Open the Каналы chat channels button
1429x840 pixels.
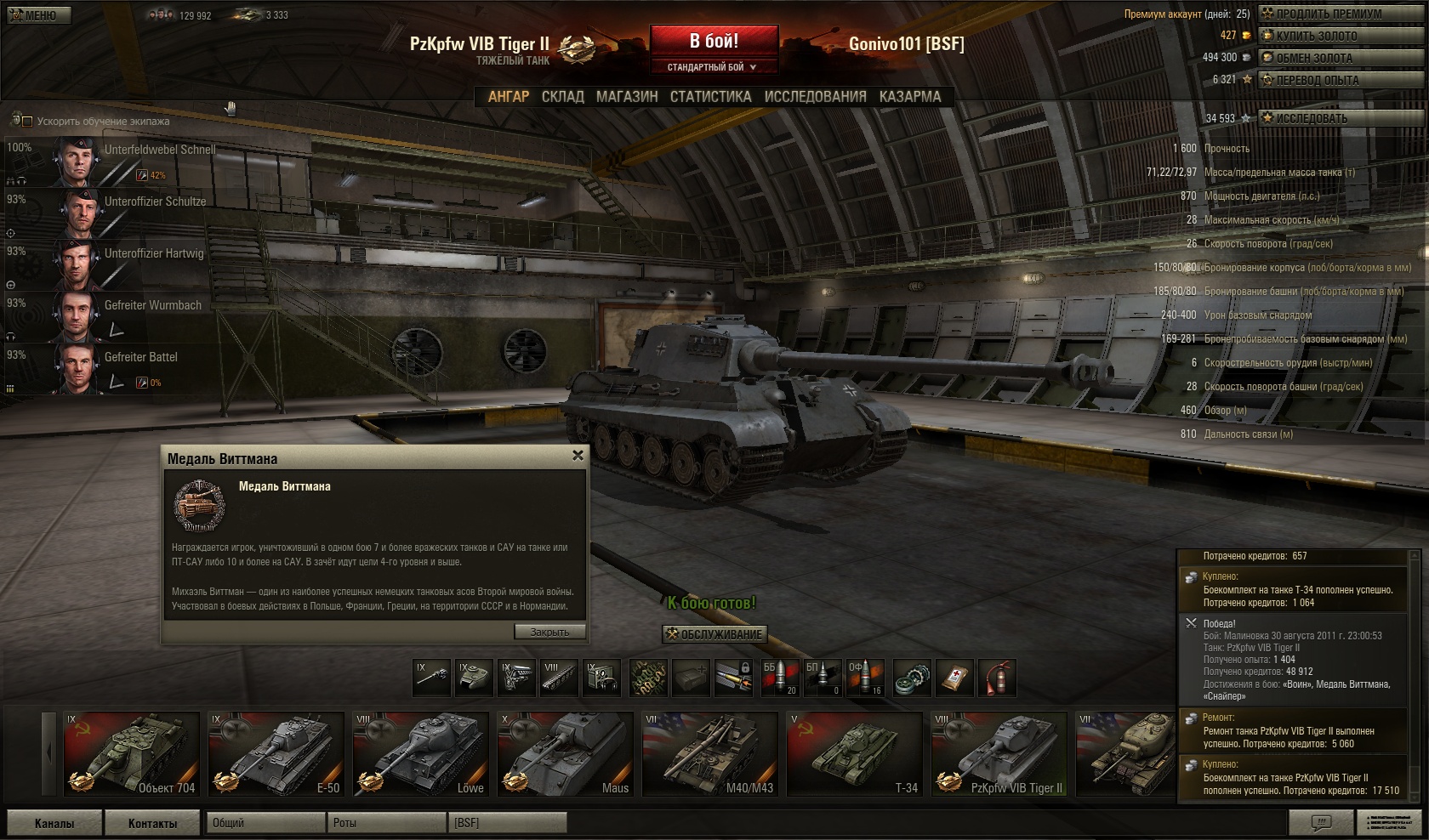pyautogui.click(x=54, y=823)
